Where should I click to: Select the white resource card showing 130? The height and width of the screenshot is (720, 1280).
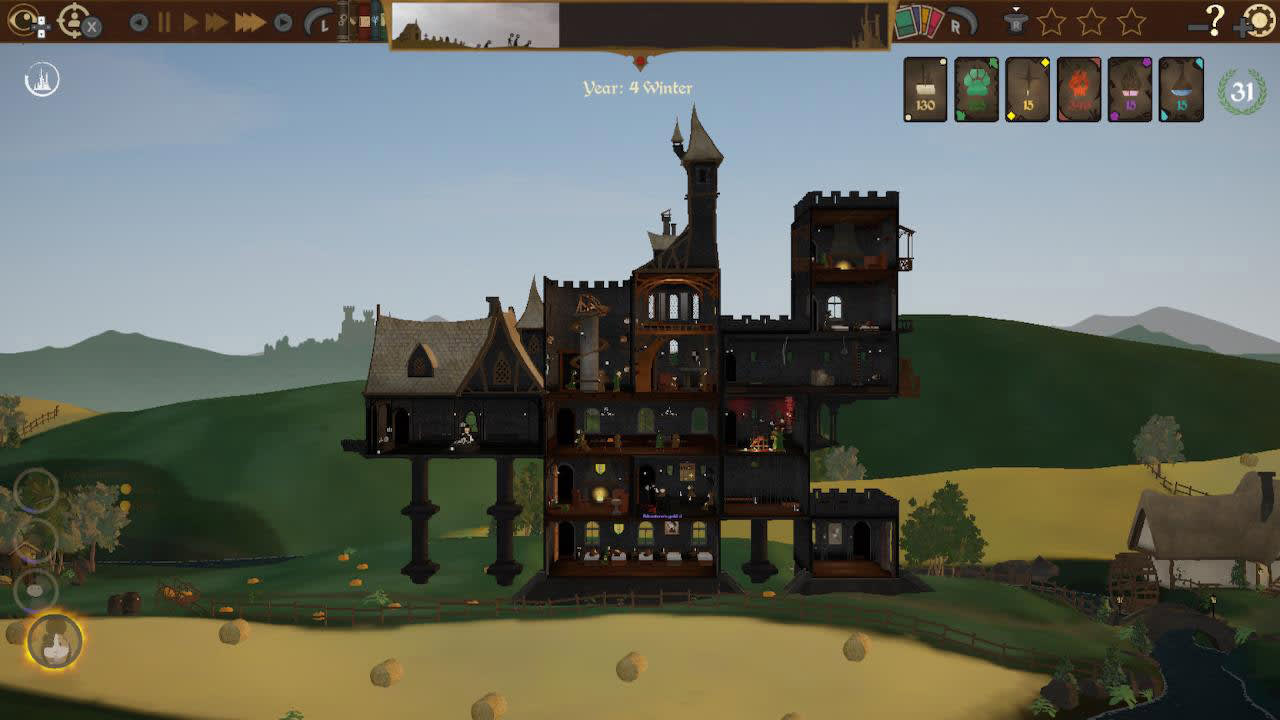pos(925,90)
